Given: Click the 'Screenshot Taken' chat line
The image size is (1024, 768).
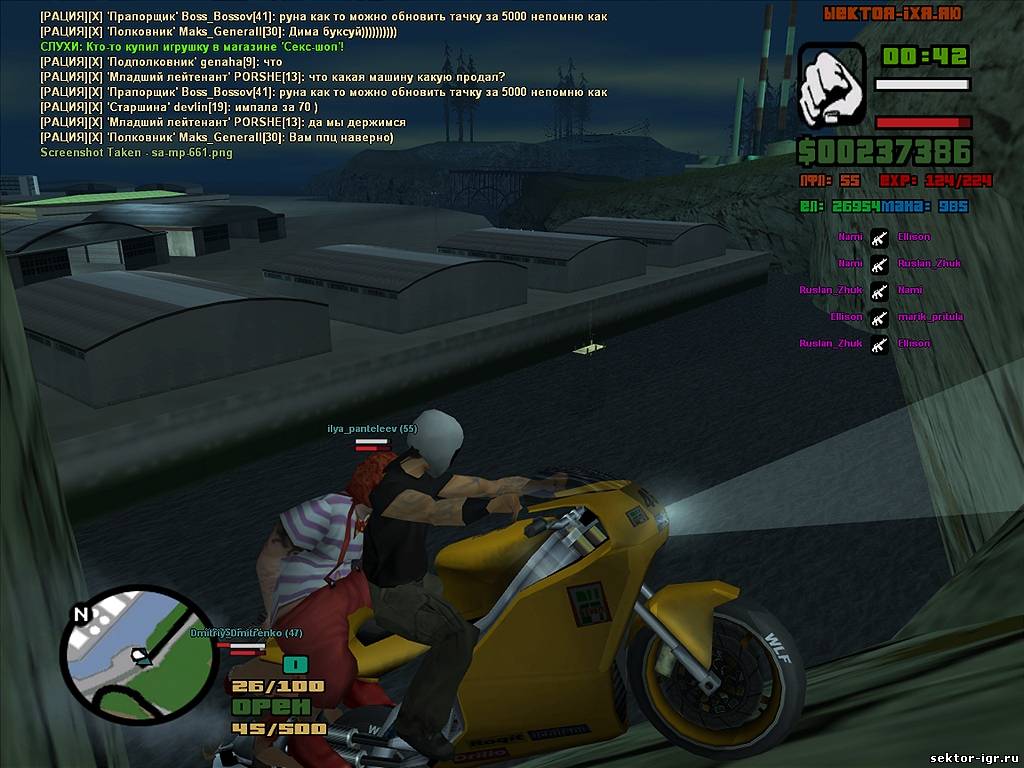Looking at the screenshot, I should pos(136,152).
